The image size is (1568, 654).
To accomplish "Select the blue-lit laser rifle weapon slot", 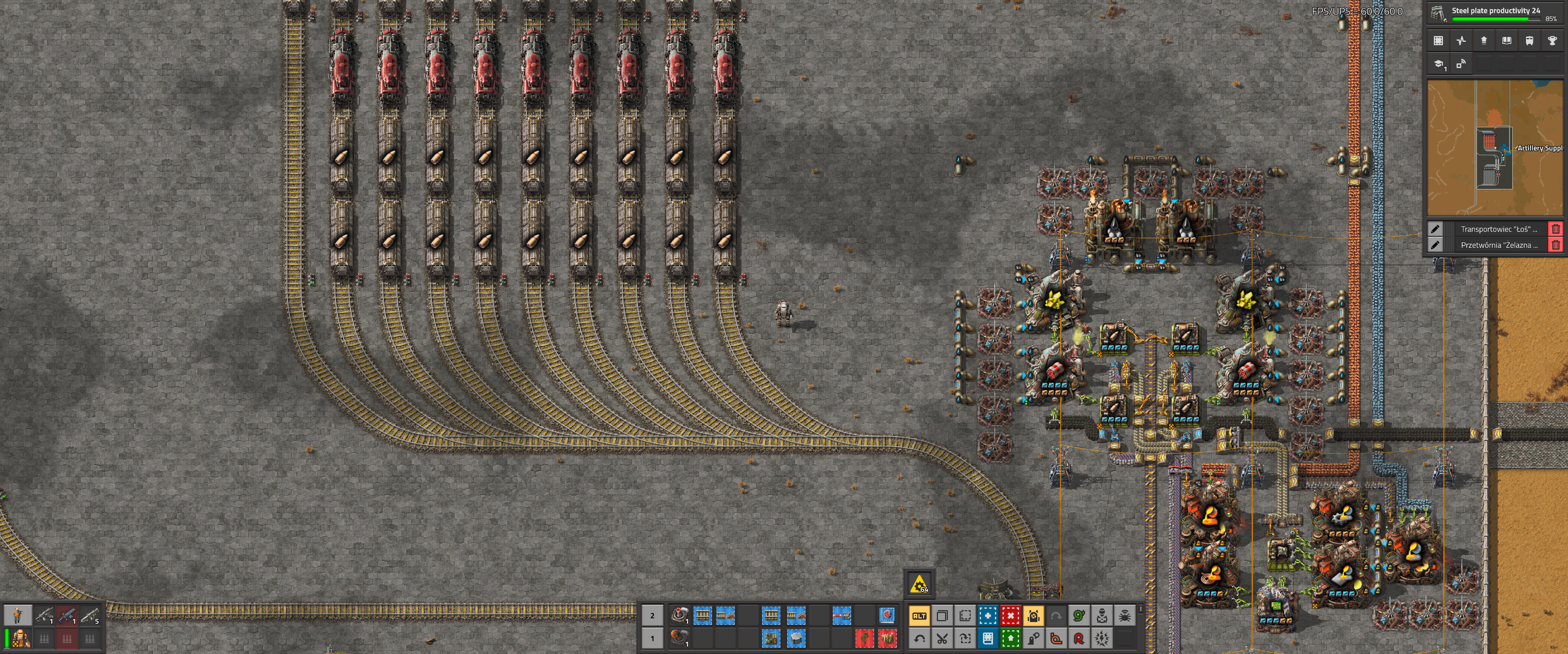I will (x=67, y=616).
